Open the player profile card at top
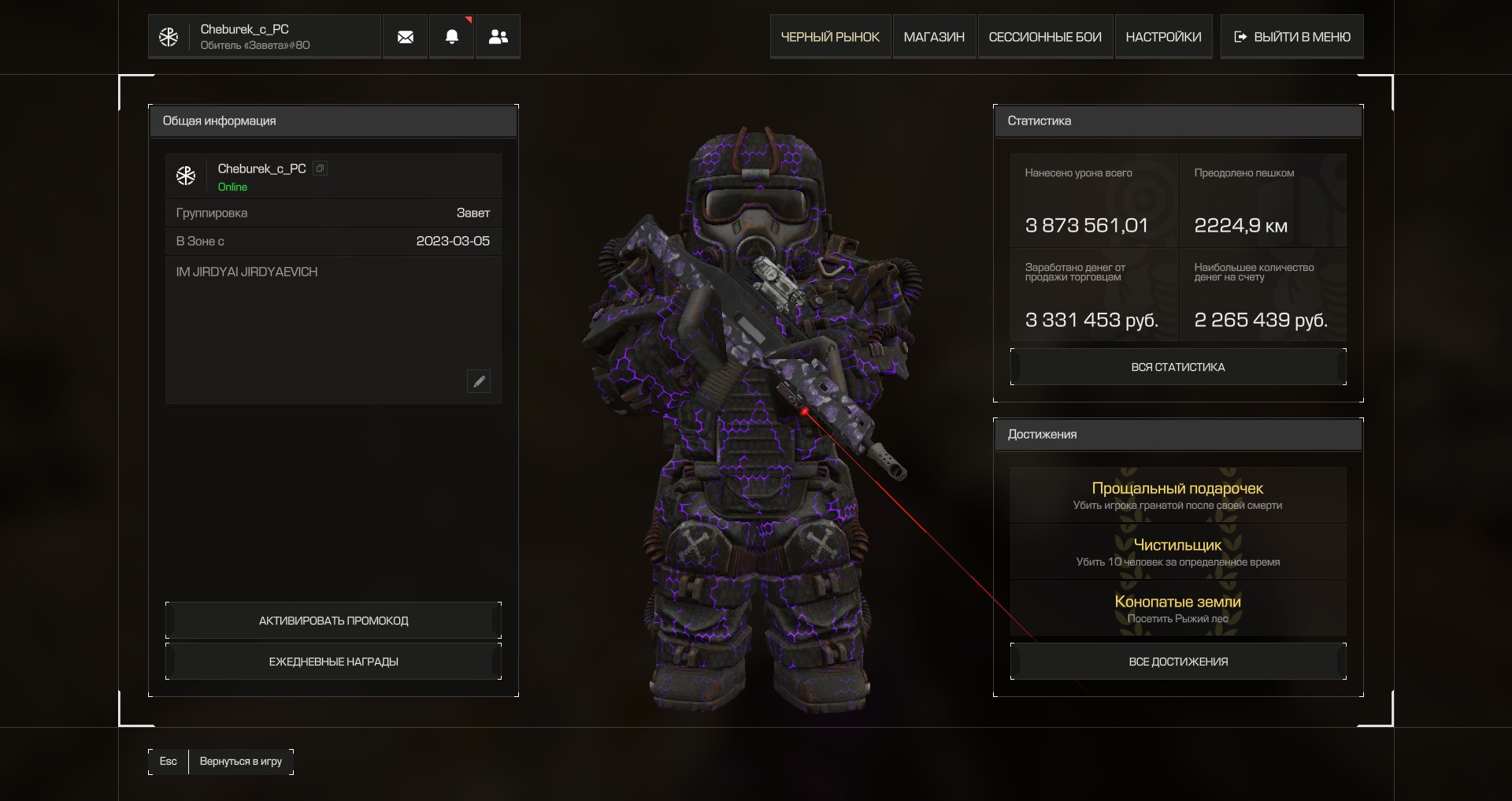The width and height of the screenshot is (1512, 801). (x=265, y=37)
